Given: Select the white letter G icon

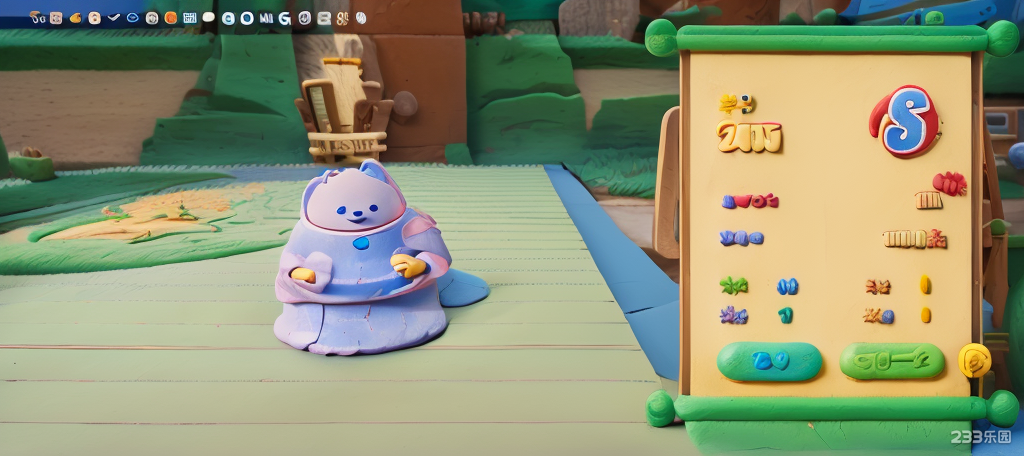Looking at the screenshot, I should (285, 18).
